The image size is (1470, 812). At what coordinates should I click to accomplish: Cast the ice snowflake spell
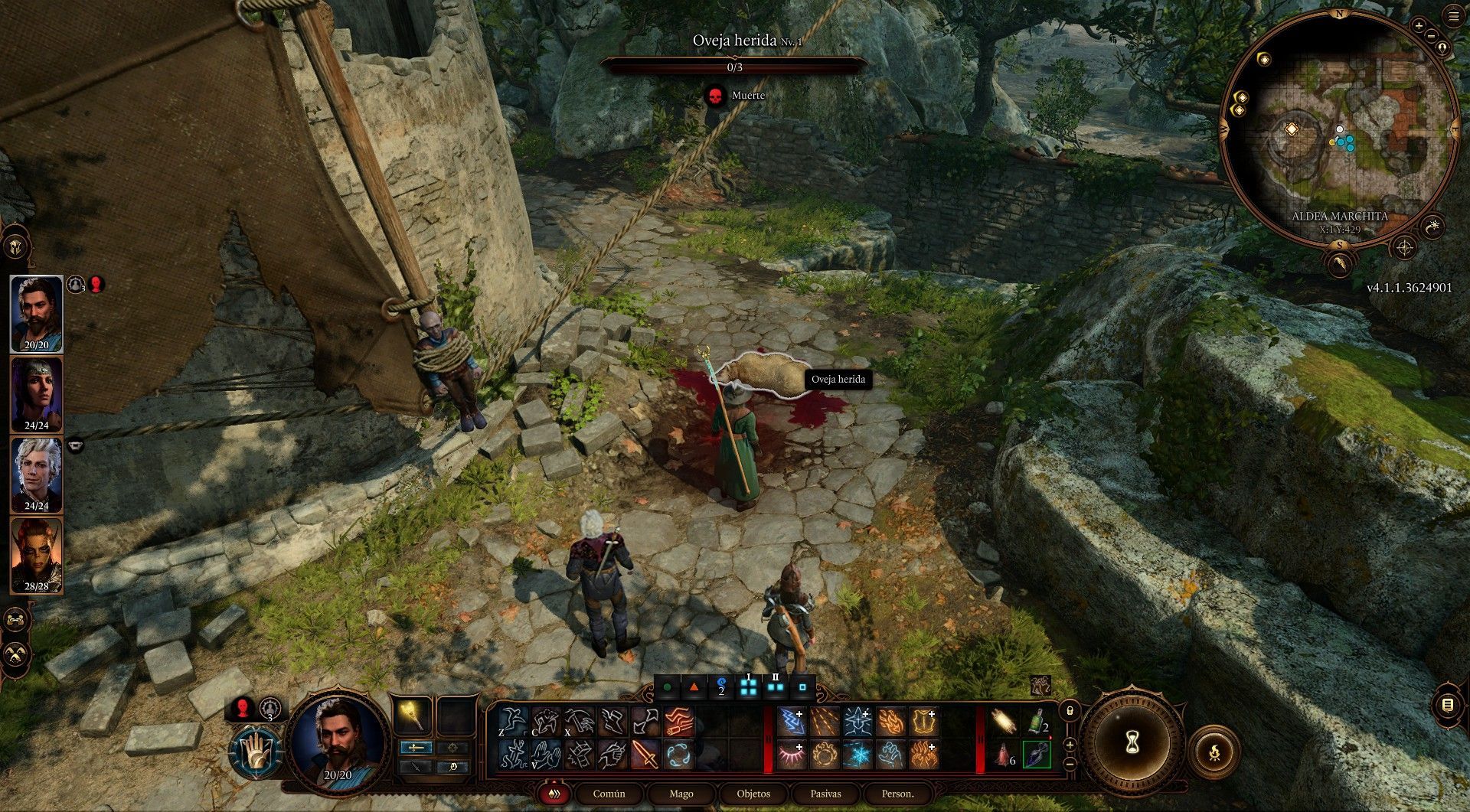point(857,755)
